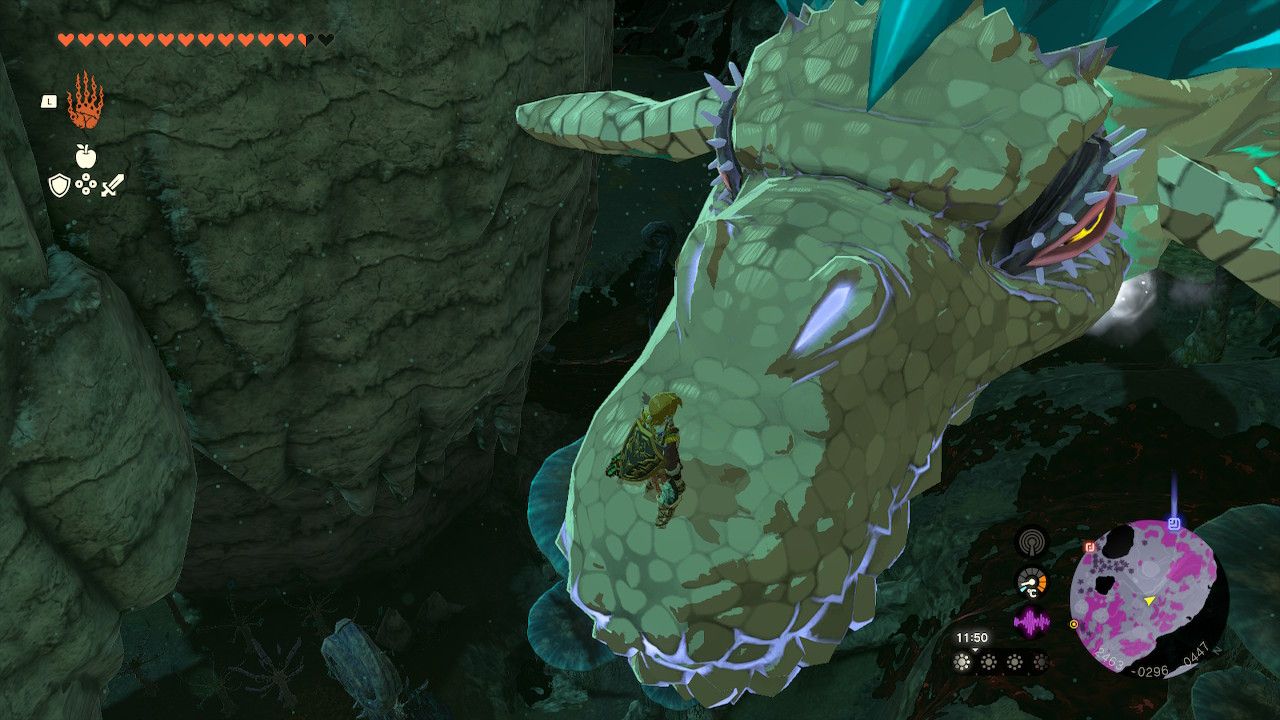
Task: Click the sword weapon icon
Action: [x=111, y=184]
